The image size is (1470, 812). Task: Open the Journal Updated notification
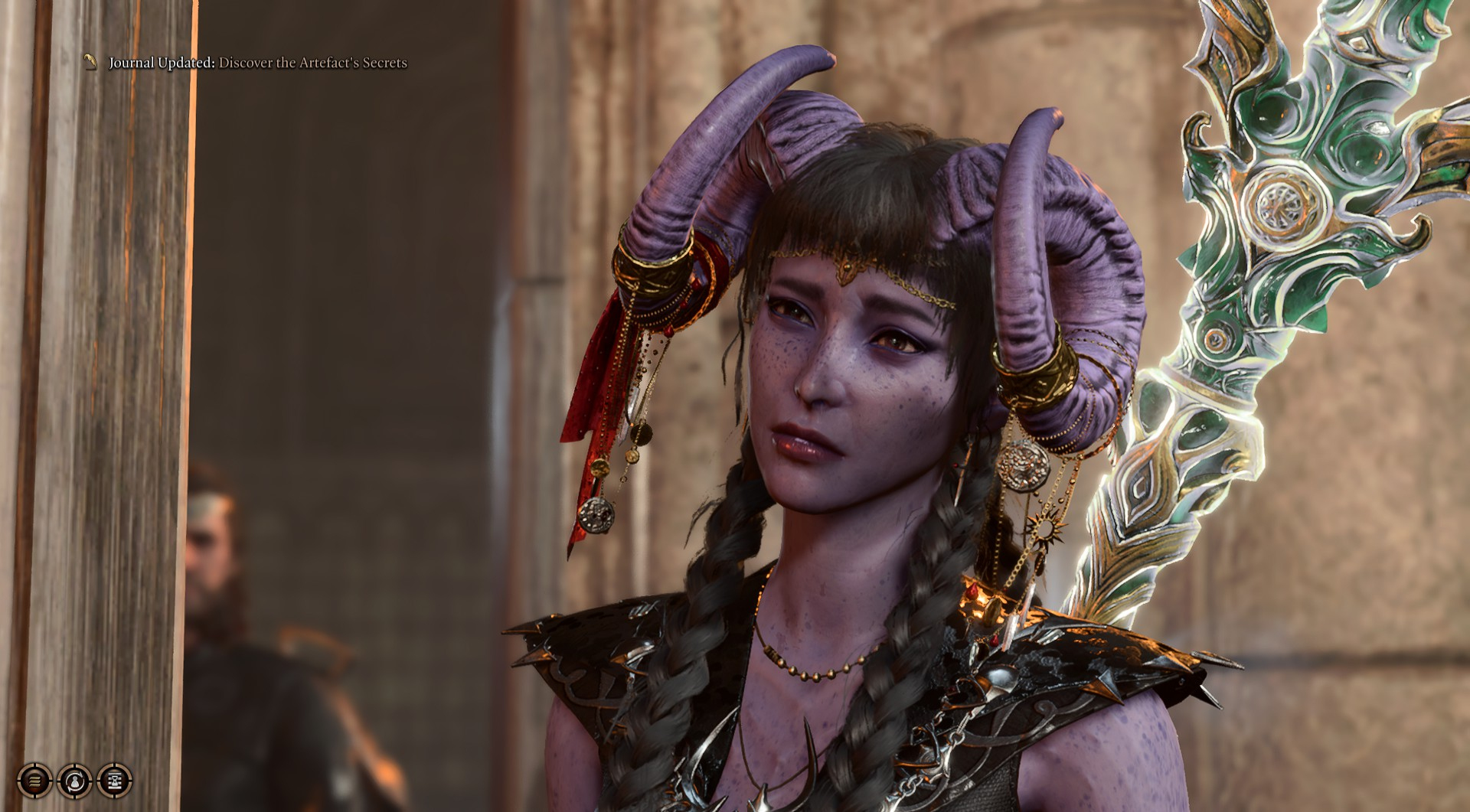[257, 63]
